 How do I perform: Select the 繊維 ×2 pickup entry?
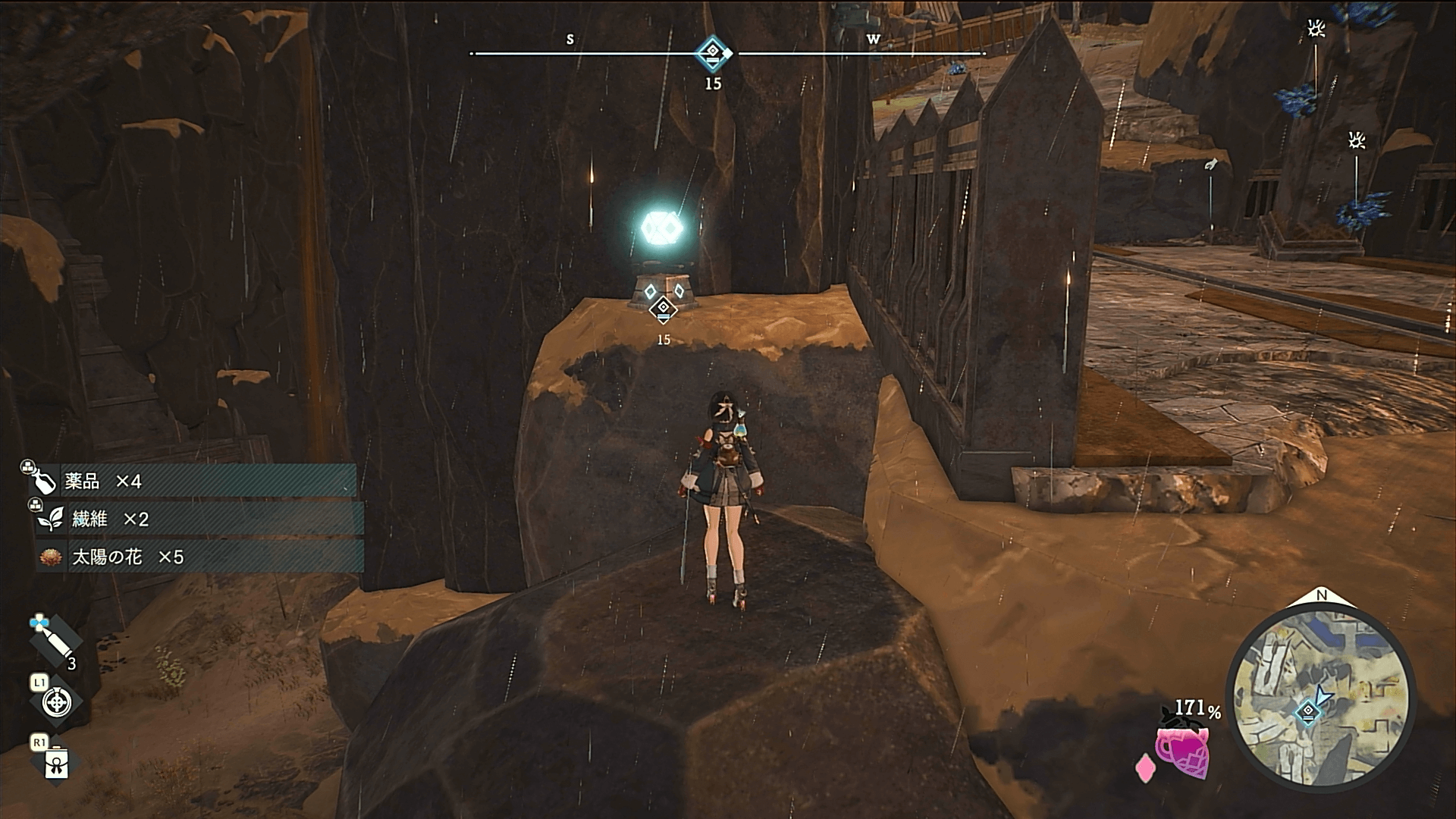point(199,519)
